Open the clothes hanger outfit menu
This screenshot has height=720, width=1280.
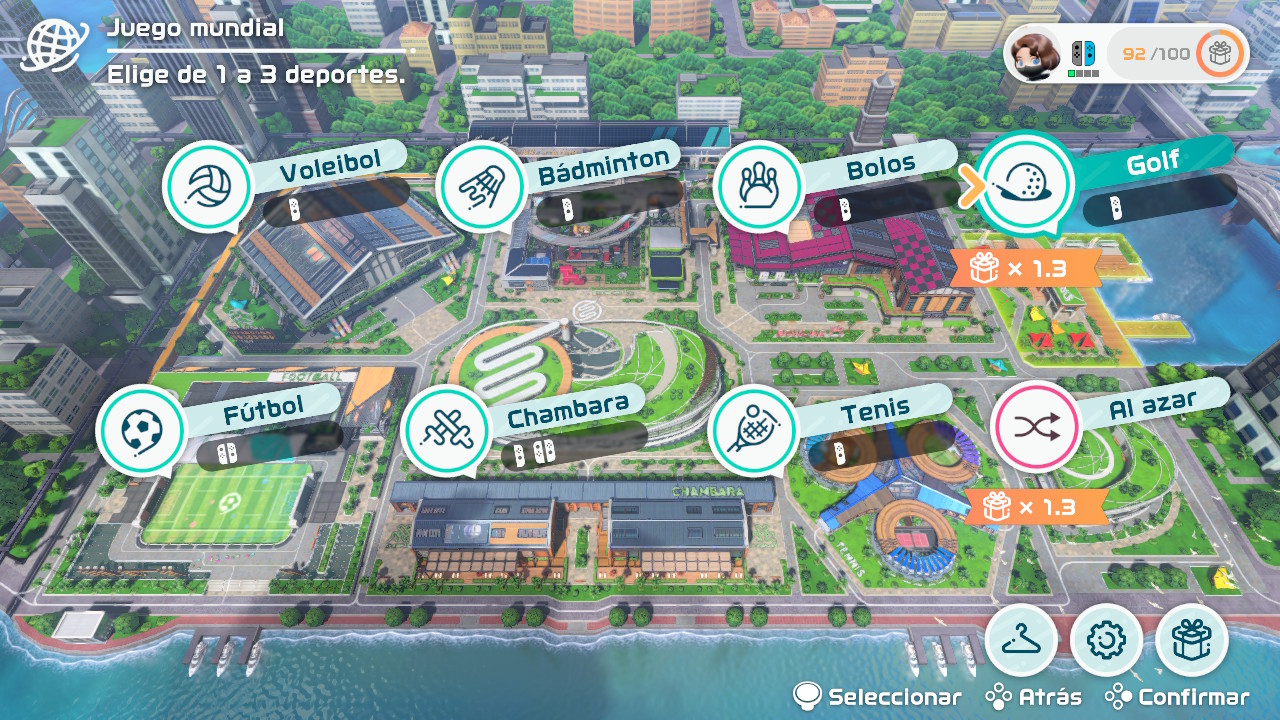(x=1021, y=640)
